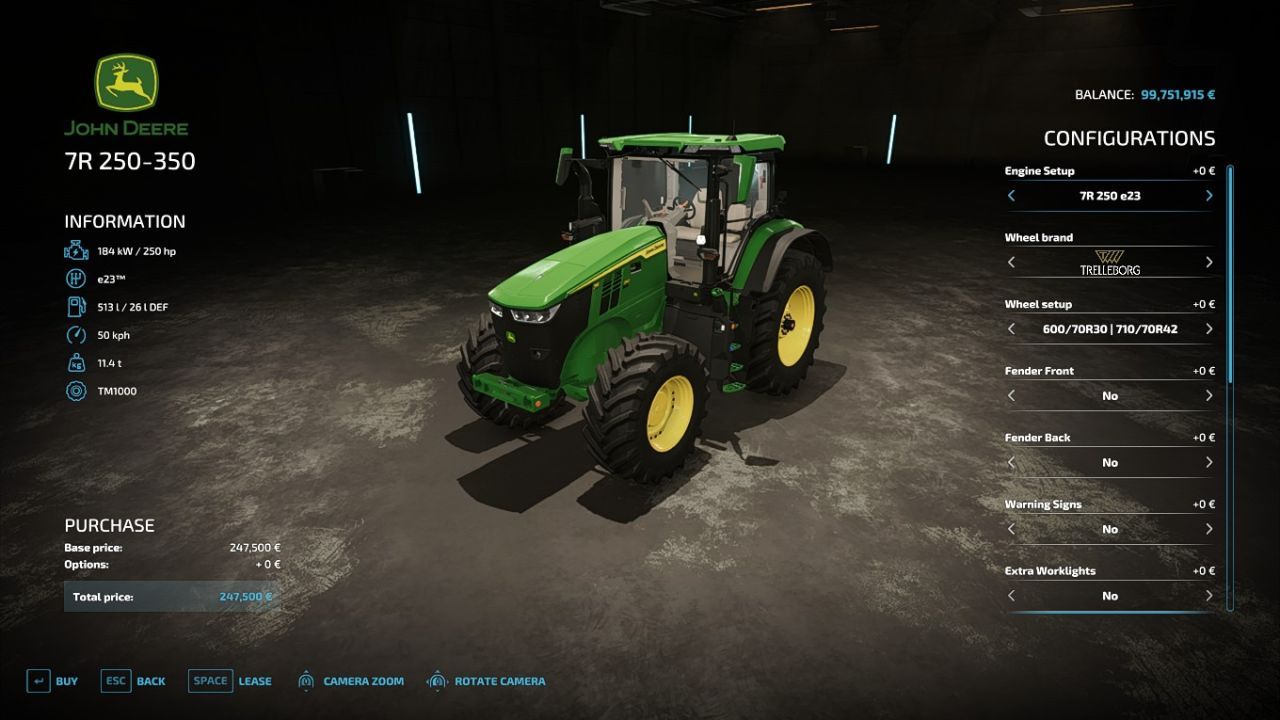The image size is (1280, 720).
Task: Click the engine power specification icon
Action: tap(76, 251)
